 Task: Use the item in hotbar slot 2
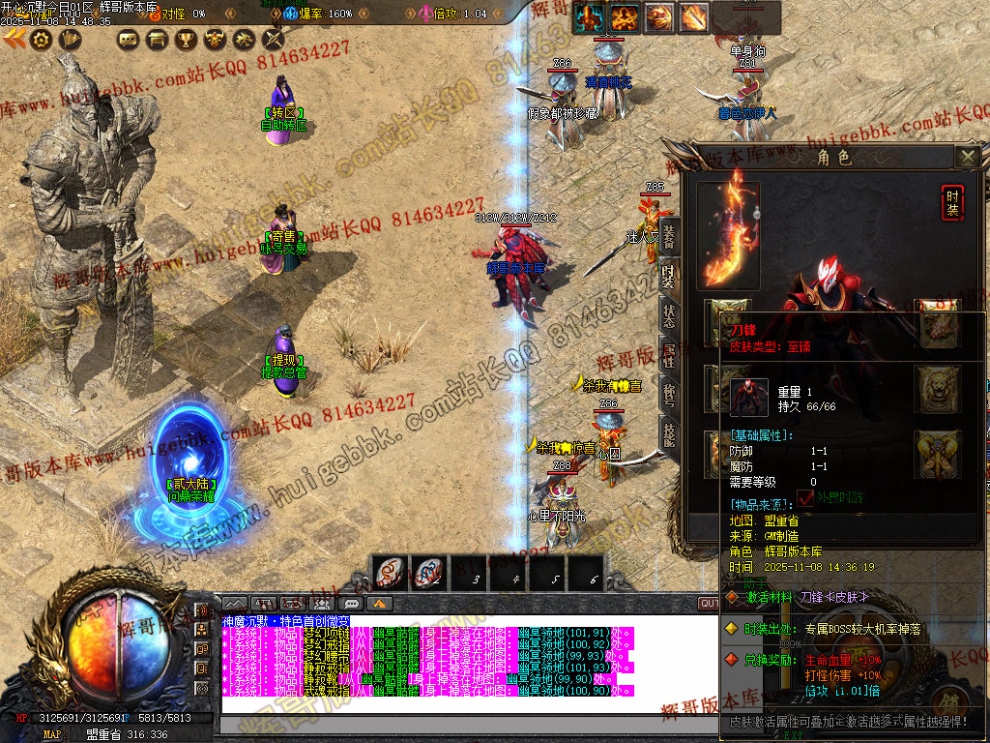pyautogui.click(x=430, y=573)
